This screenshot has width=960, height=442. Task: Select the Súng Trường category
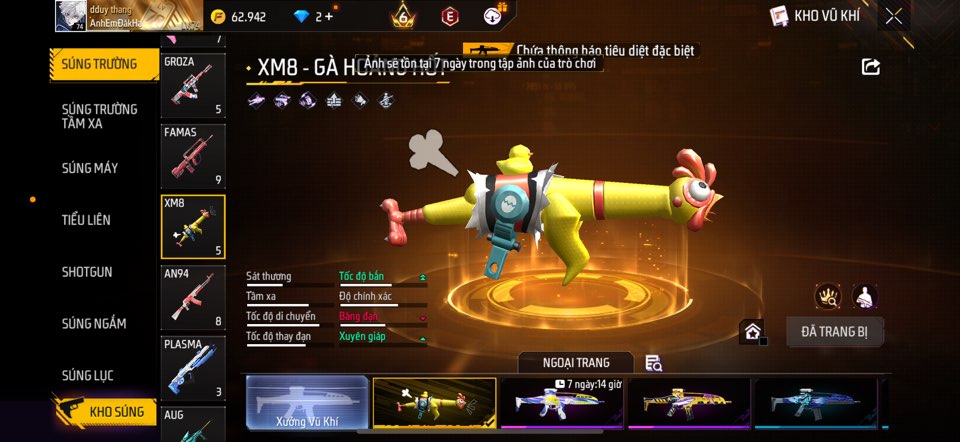tap(100, 64)
